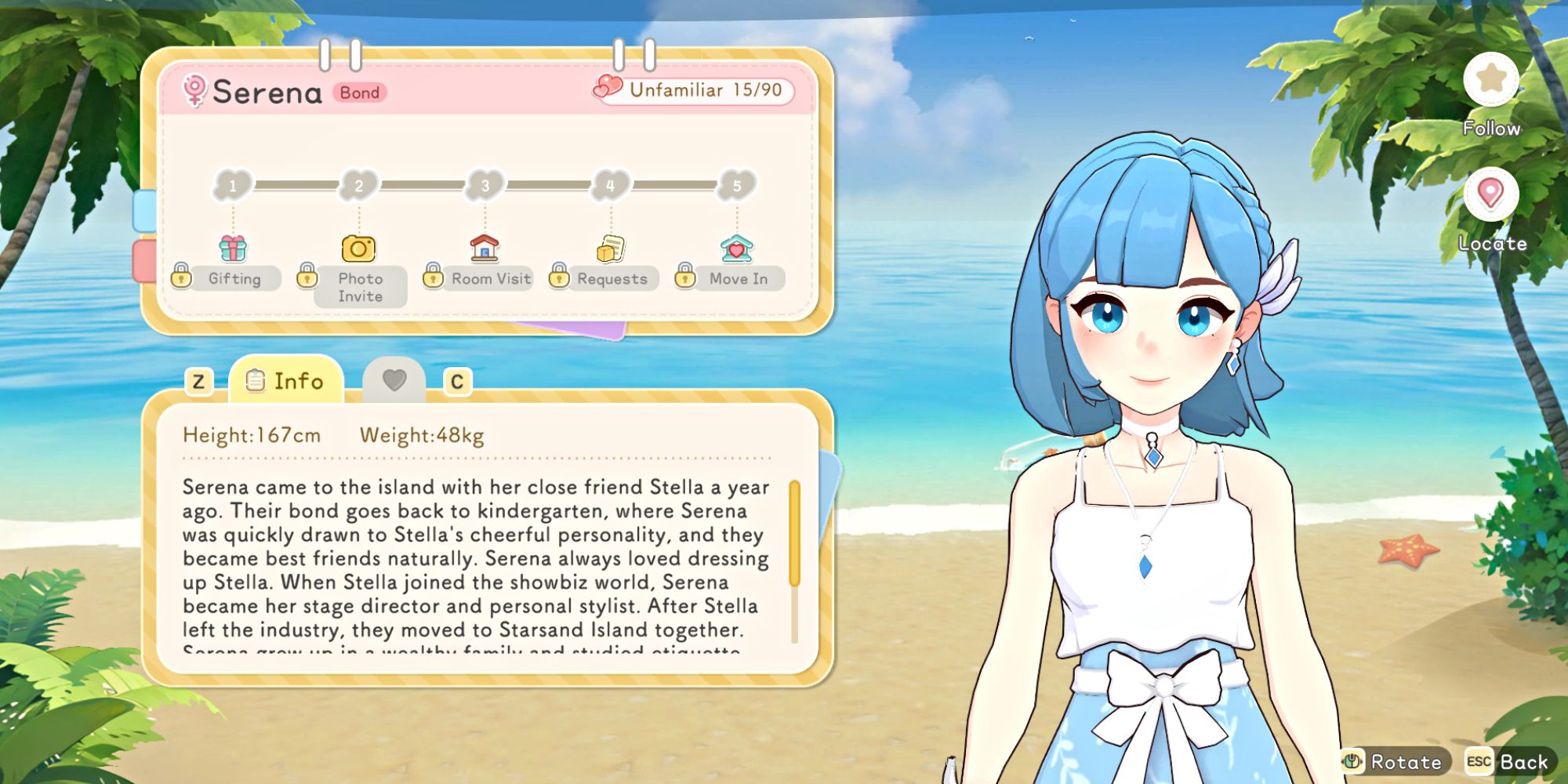Open the heart tab next to Info
Viewport: 1568px width, 784px height.
[396, 380]
